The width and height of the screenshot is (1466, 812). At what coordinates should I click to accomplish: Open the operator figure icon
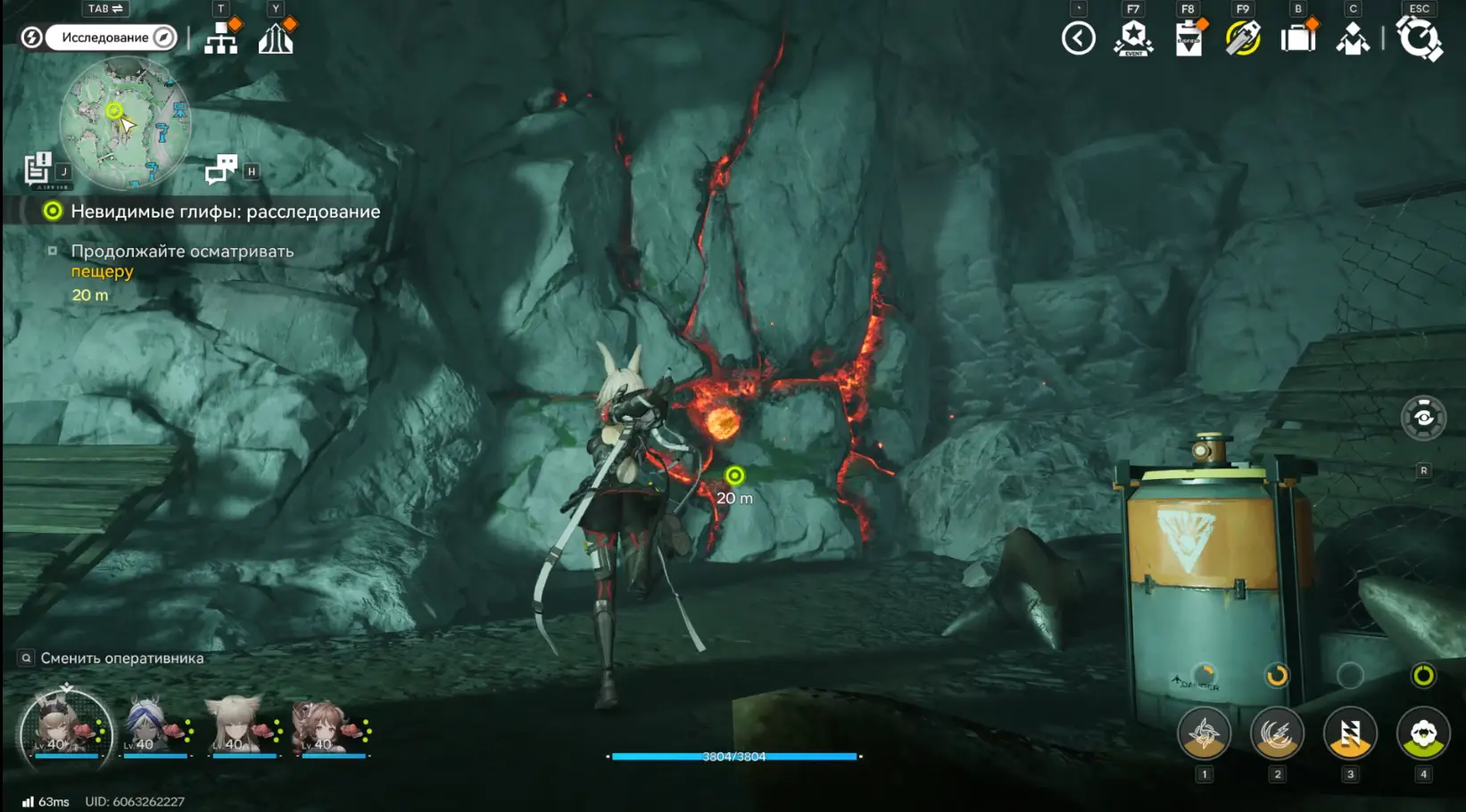coord(1353,38)
